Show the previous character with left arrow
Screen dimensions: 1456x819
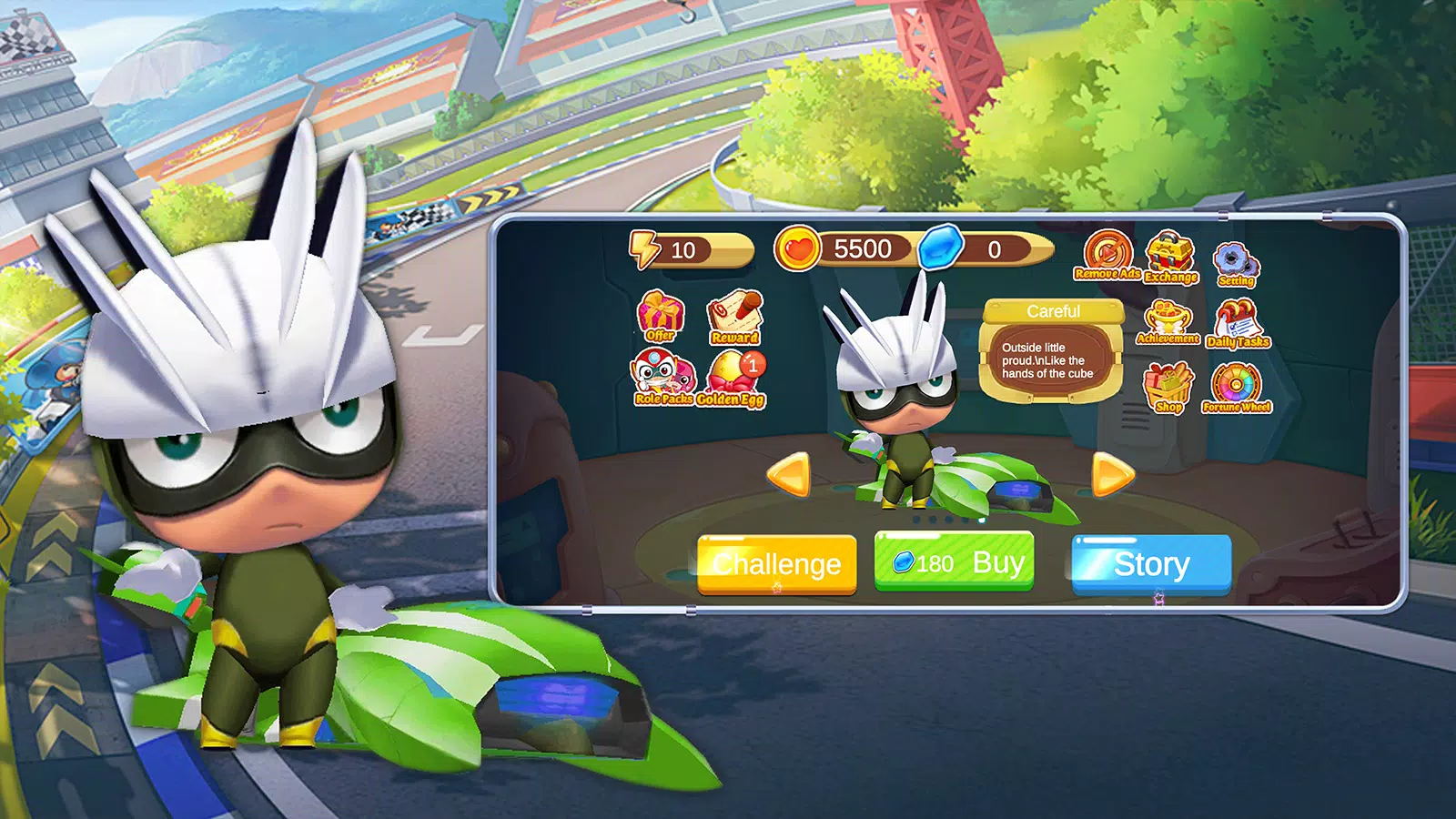tap(788, 474)
